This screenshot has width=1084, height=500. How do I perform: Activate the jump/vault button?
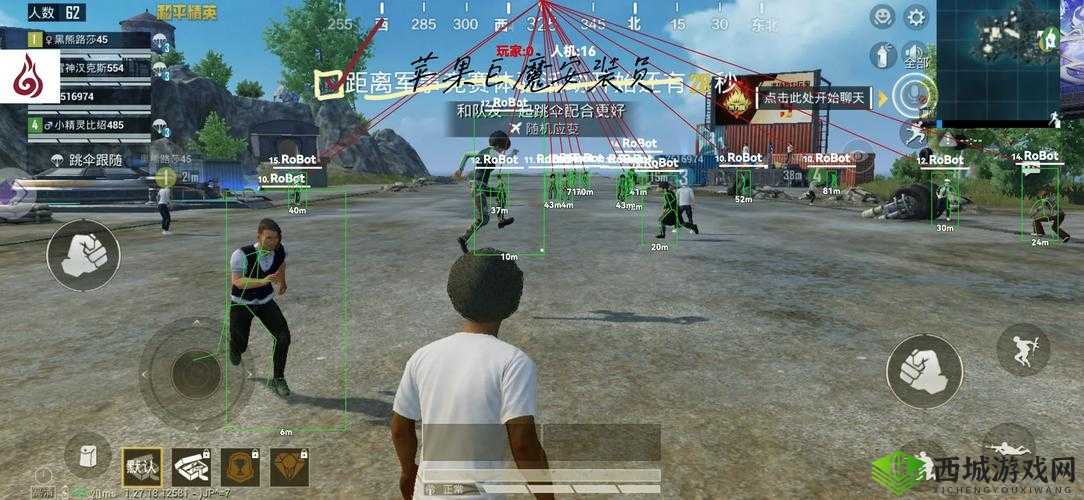(1022, 349)
